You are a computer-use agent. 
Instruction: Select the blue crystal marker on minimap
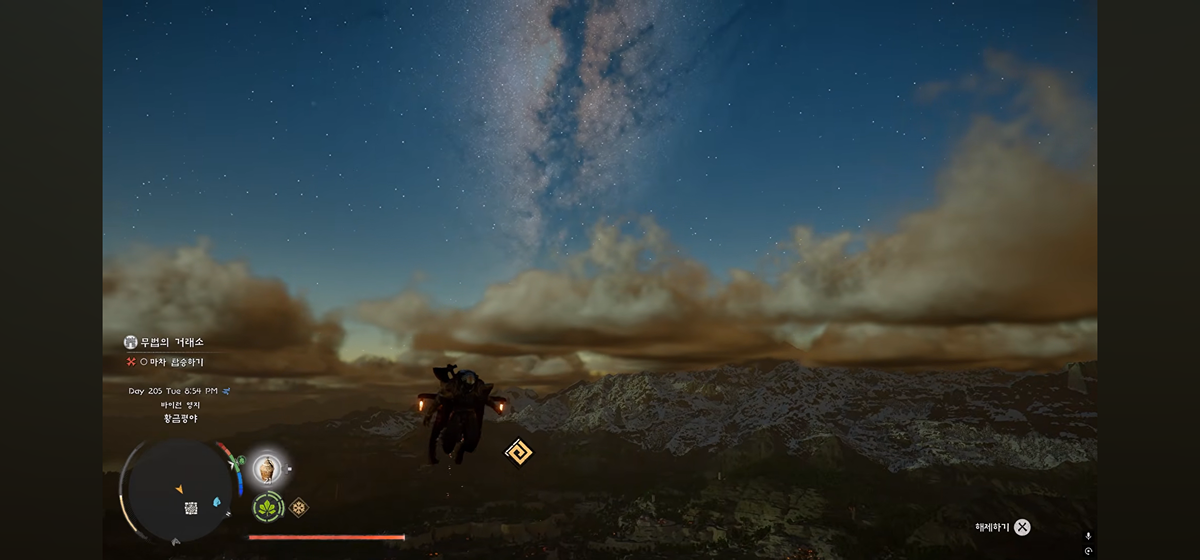tap(217, 501)
